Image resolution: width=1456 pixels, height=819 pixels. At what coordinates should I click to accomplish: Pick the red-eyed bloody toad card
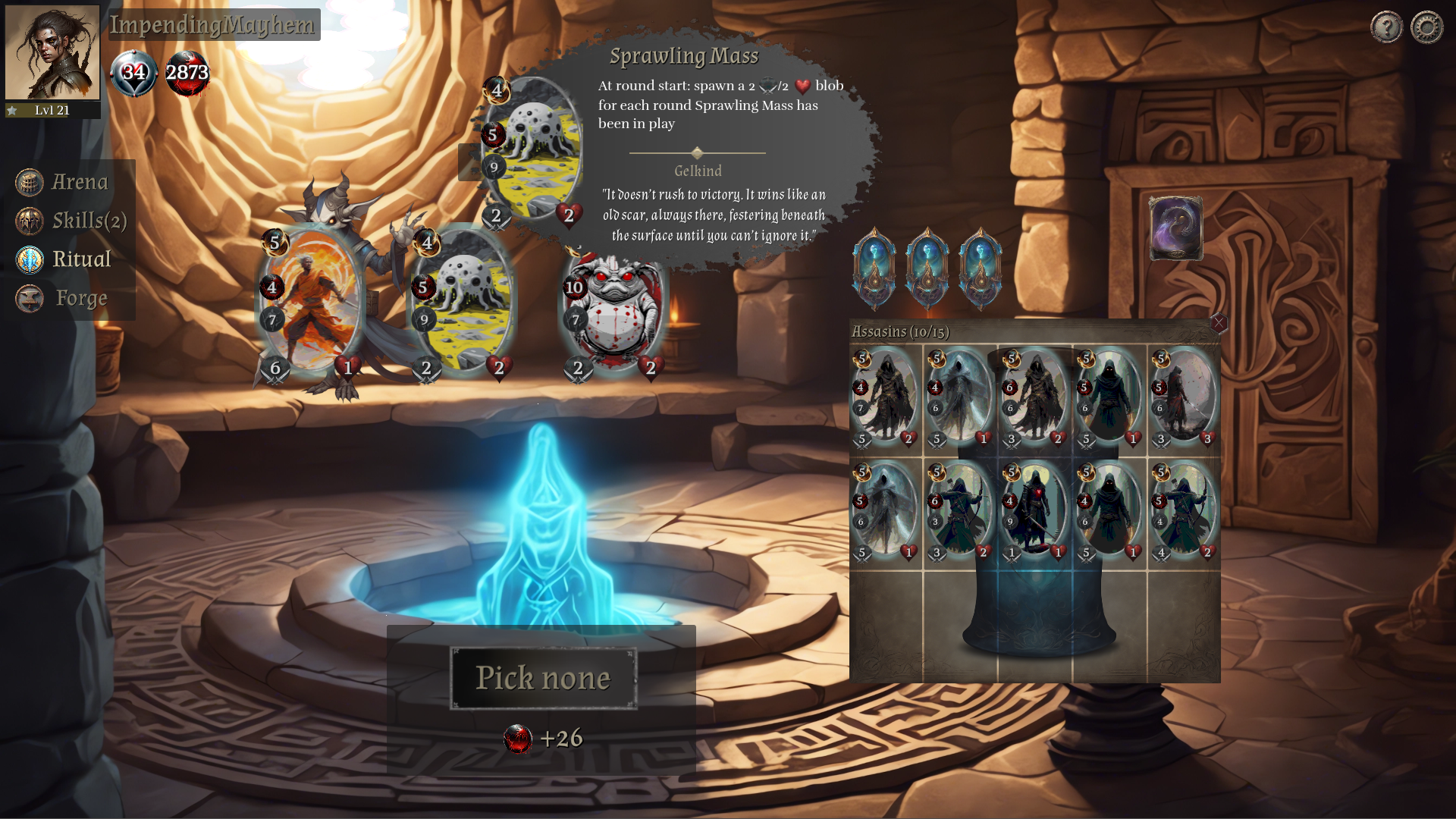614,311
